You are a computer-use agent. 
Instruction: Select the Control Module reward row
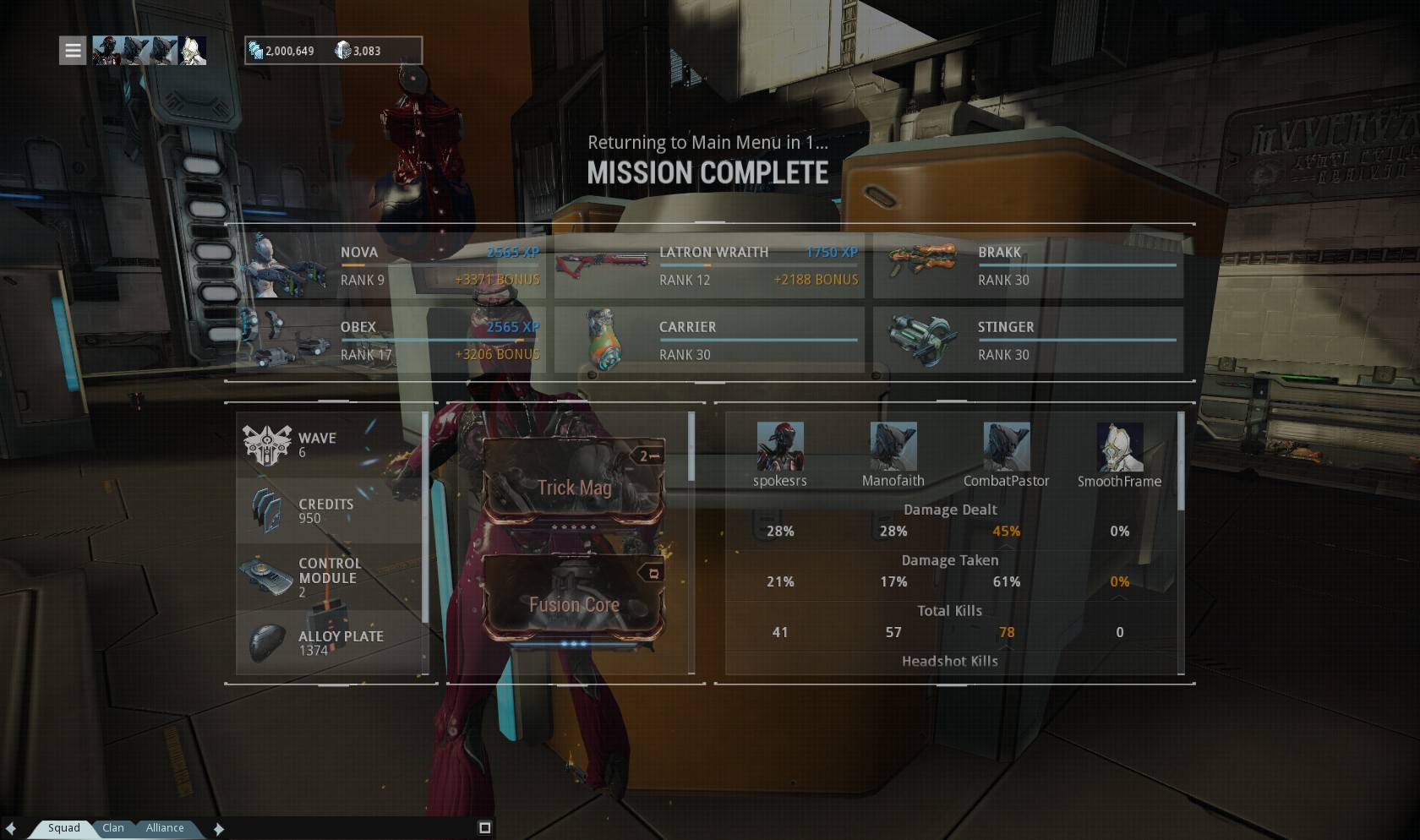[330, 577]
